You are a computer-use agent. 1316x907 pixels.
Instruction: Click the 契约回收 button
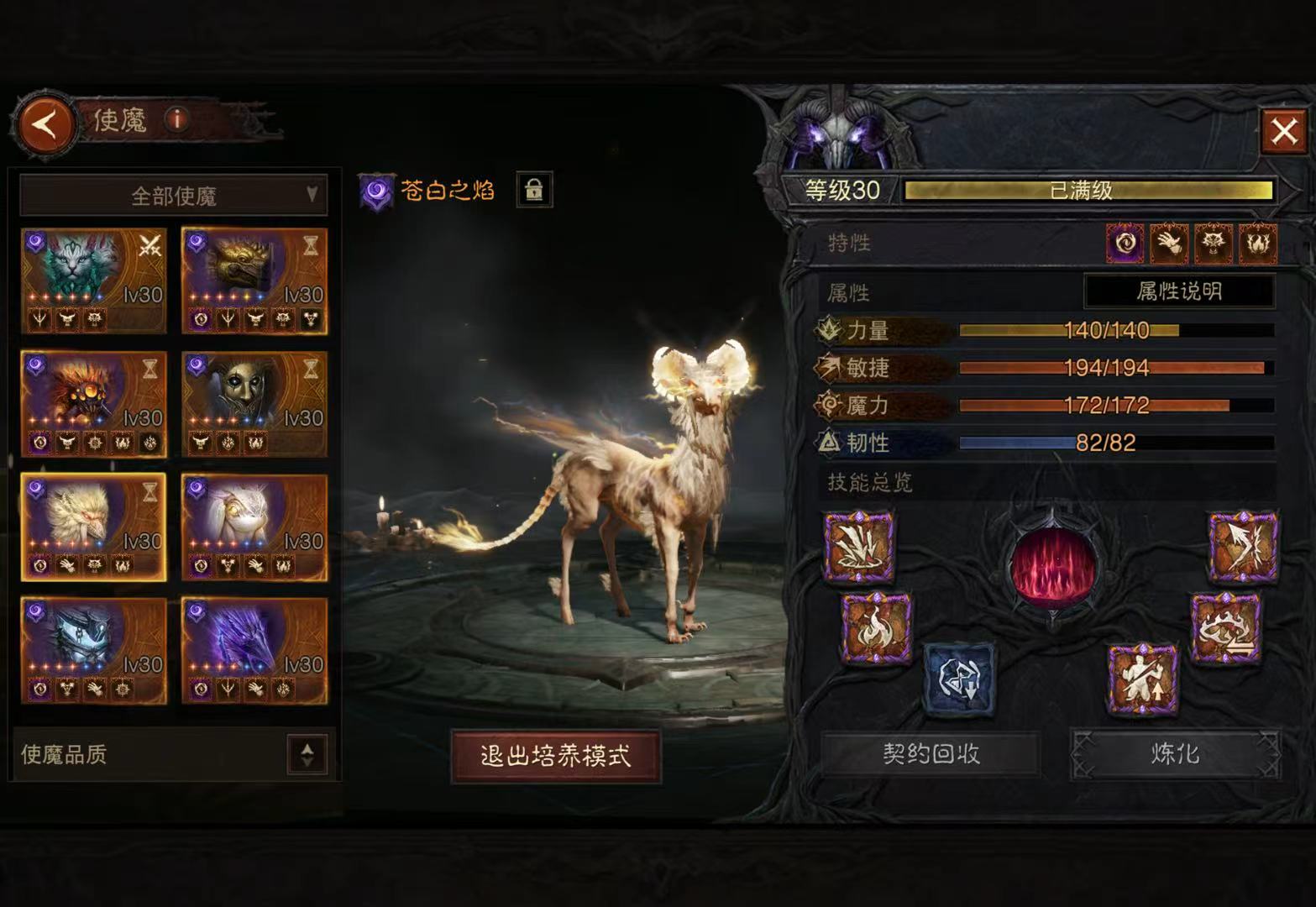click(931, 753)
